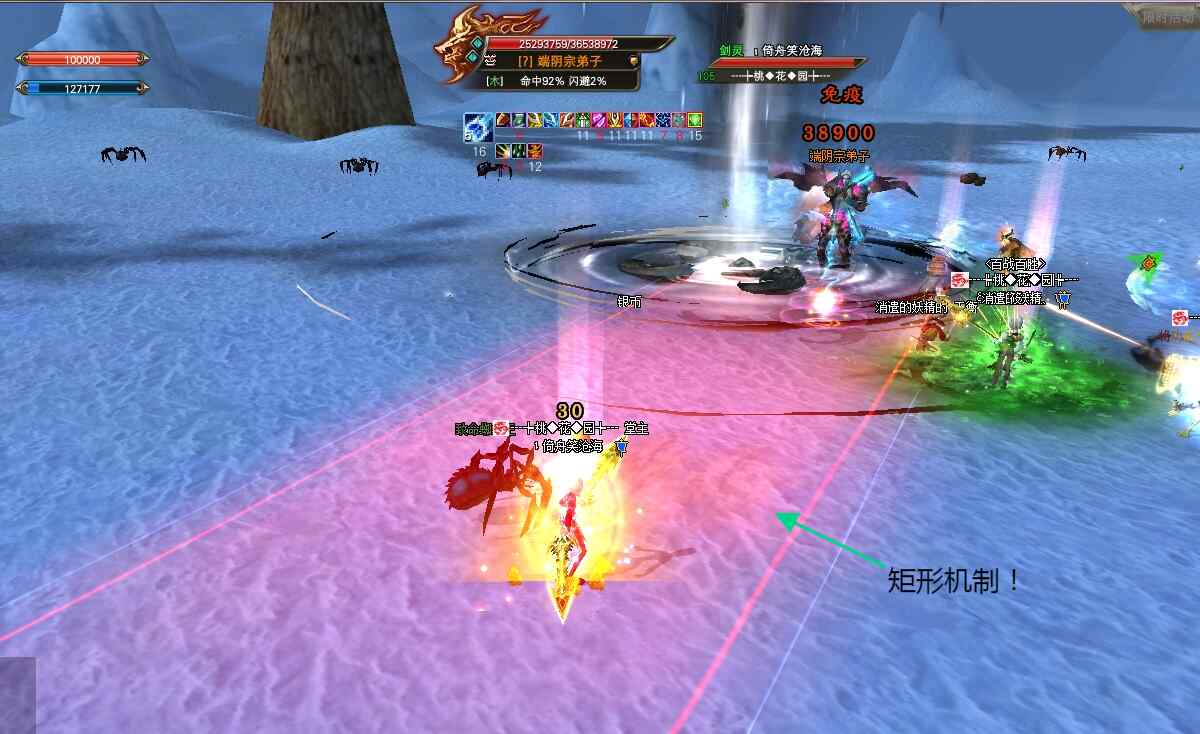1200x734 pixels.
Task: Open the 限时活动 limited-time event button
Action: 1158,15
